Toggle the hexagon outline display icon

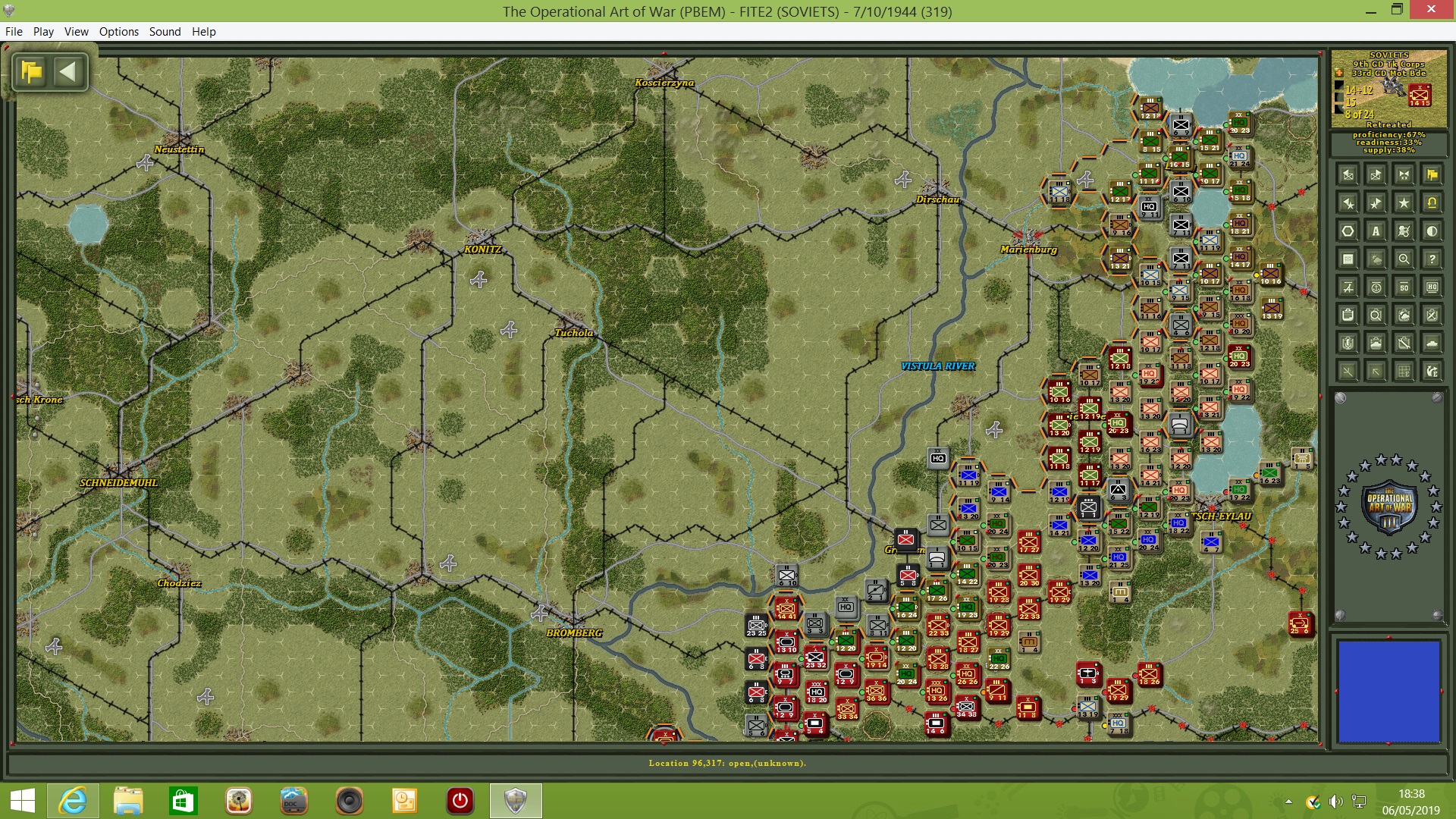coord(1347,231)
